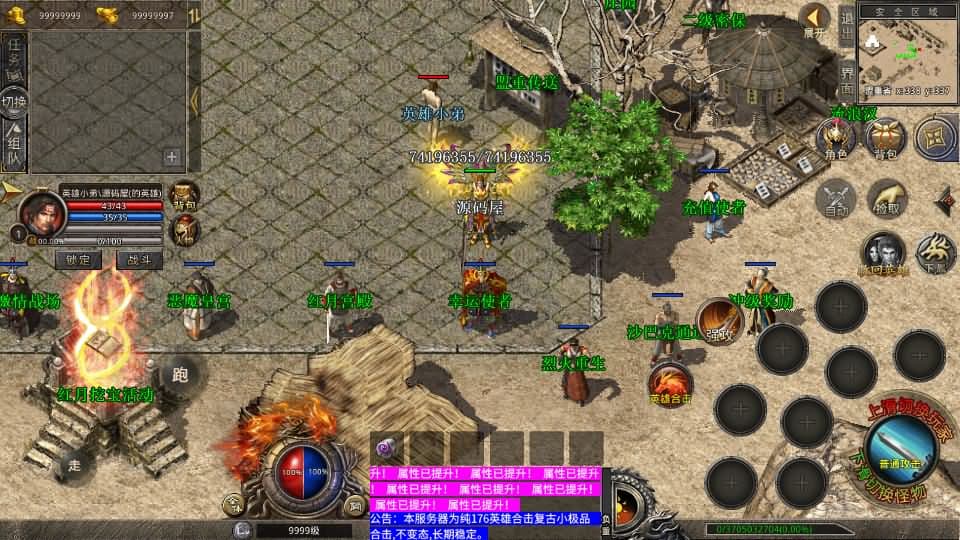Open the 背包 bag next to 角色
The image size is (960, 540).
(885, 139)
